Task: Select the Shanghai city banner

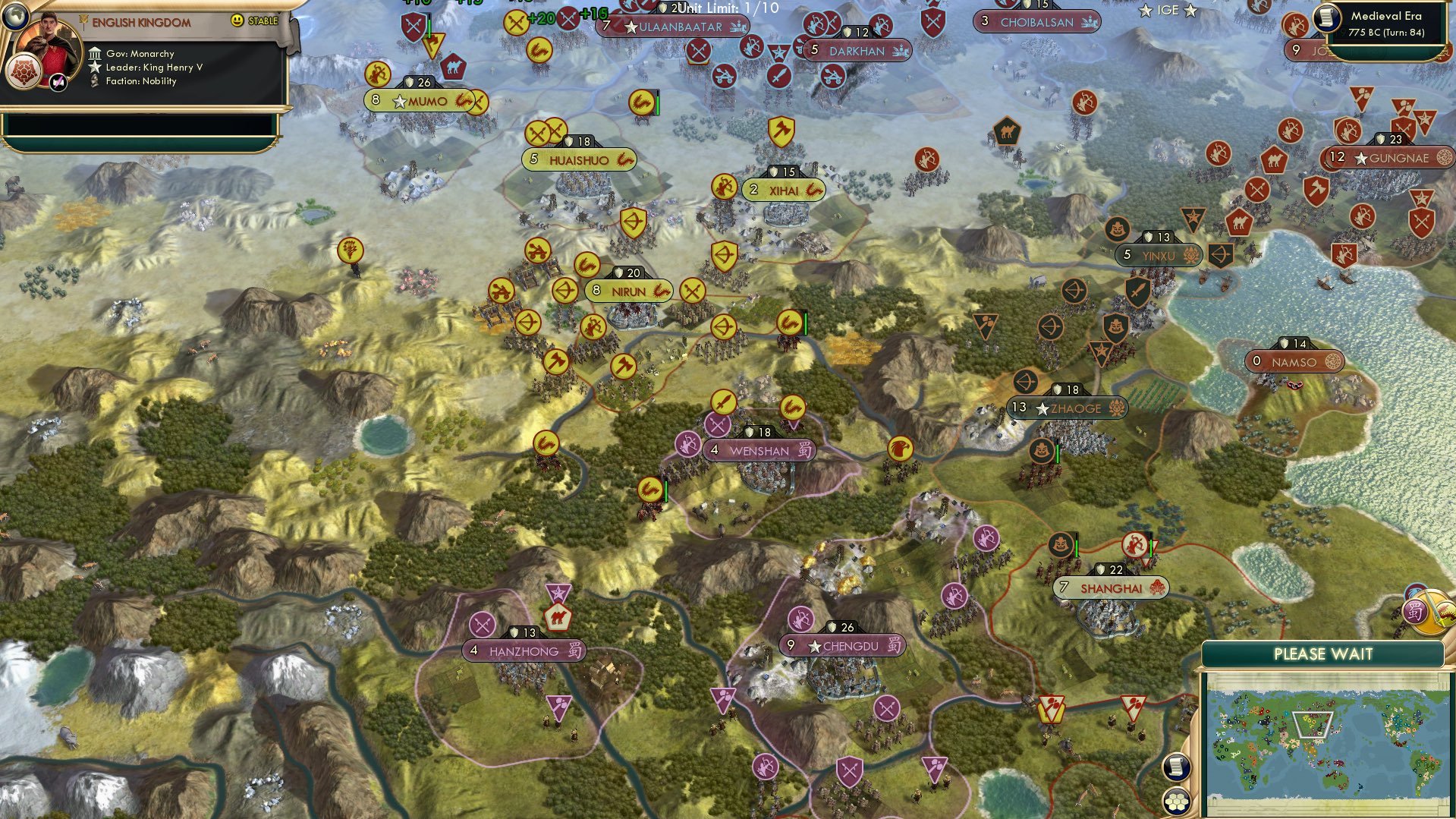Action: click(1110, 587)
